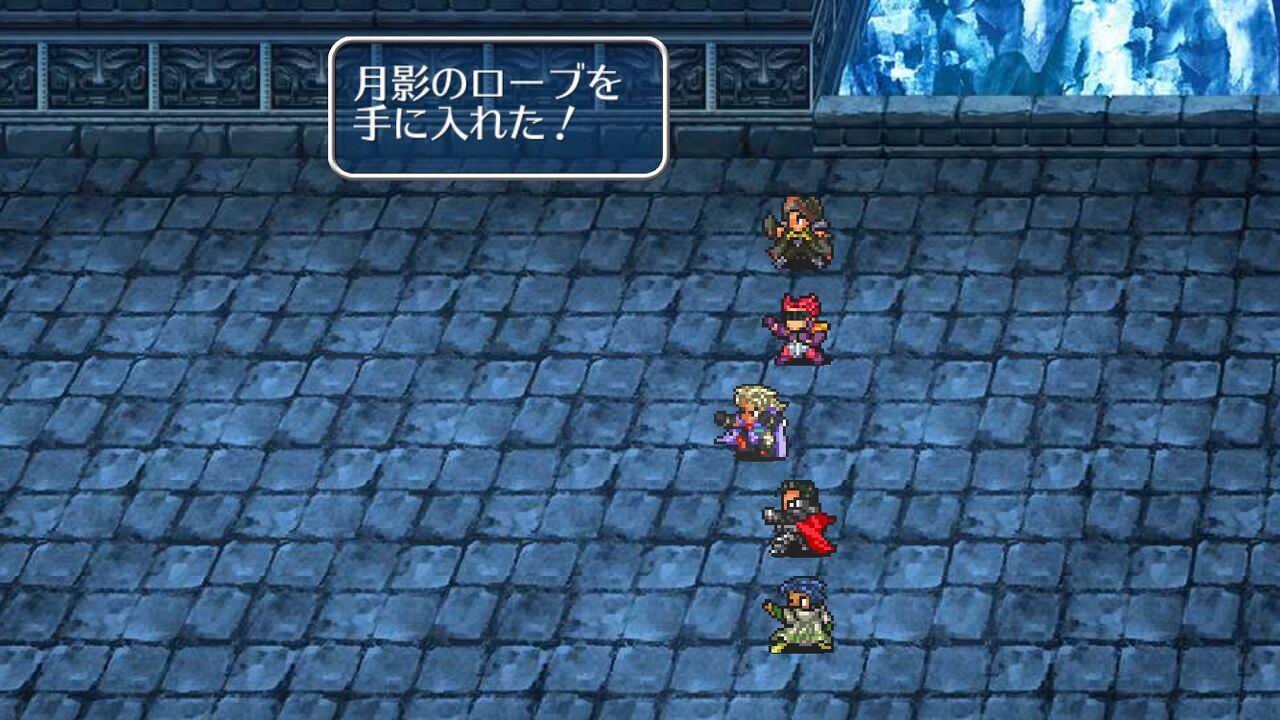The width and height of the screenshot is (1280, 720).
Task: Dismiss the item acquisition message box
Action: 500,105
